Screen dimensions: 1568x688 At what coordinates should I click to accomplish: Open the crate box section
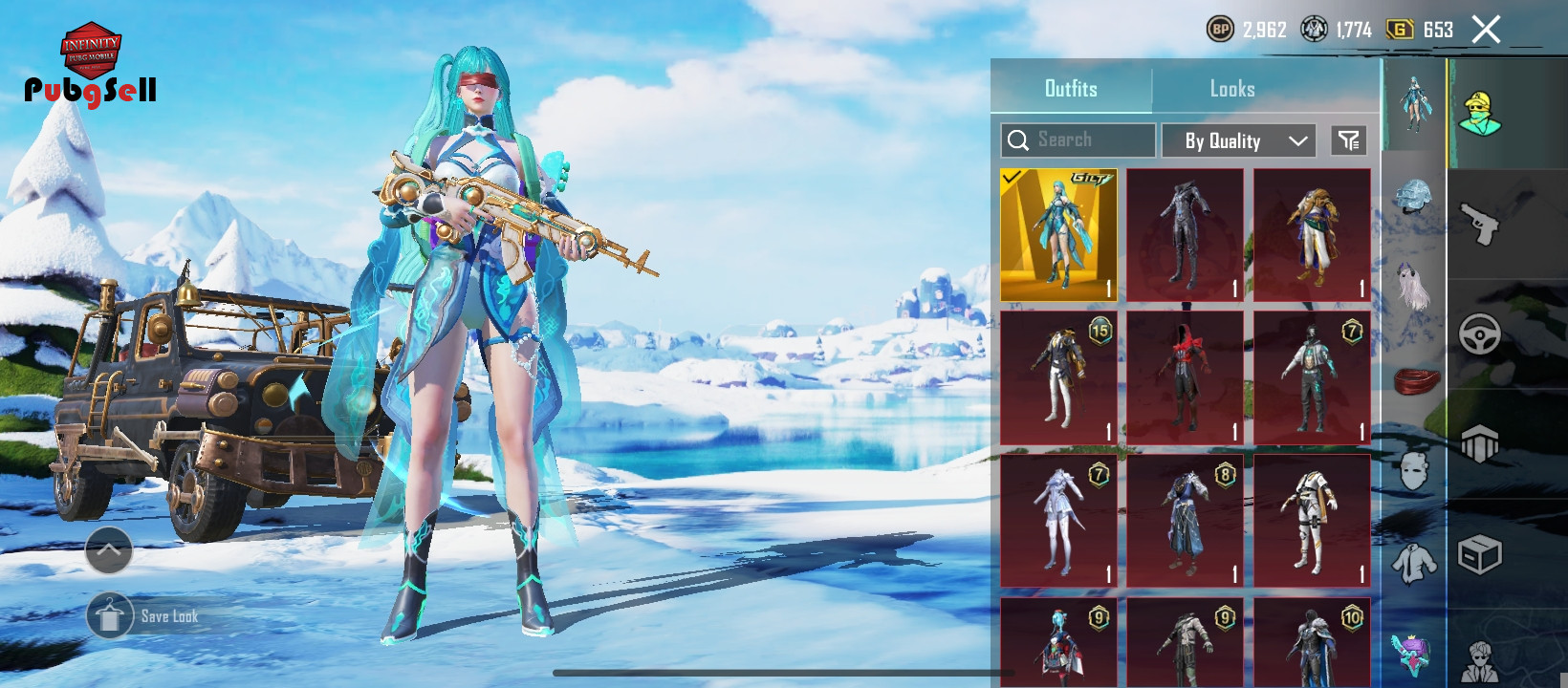(x=1479, y=554)
